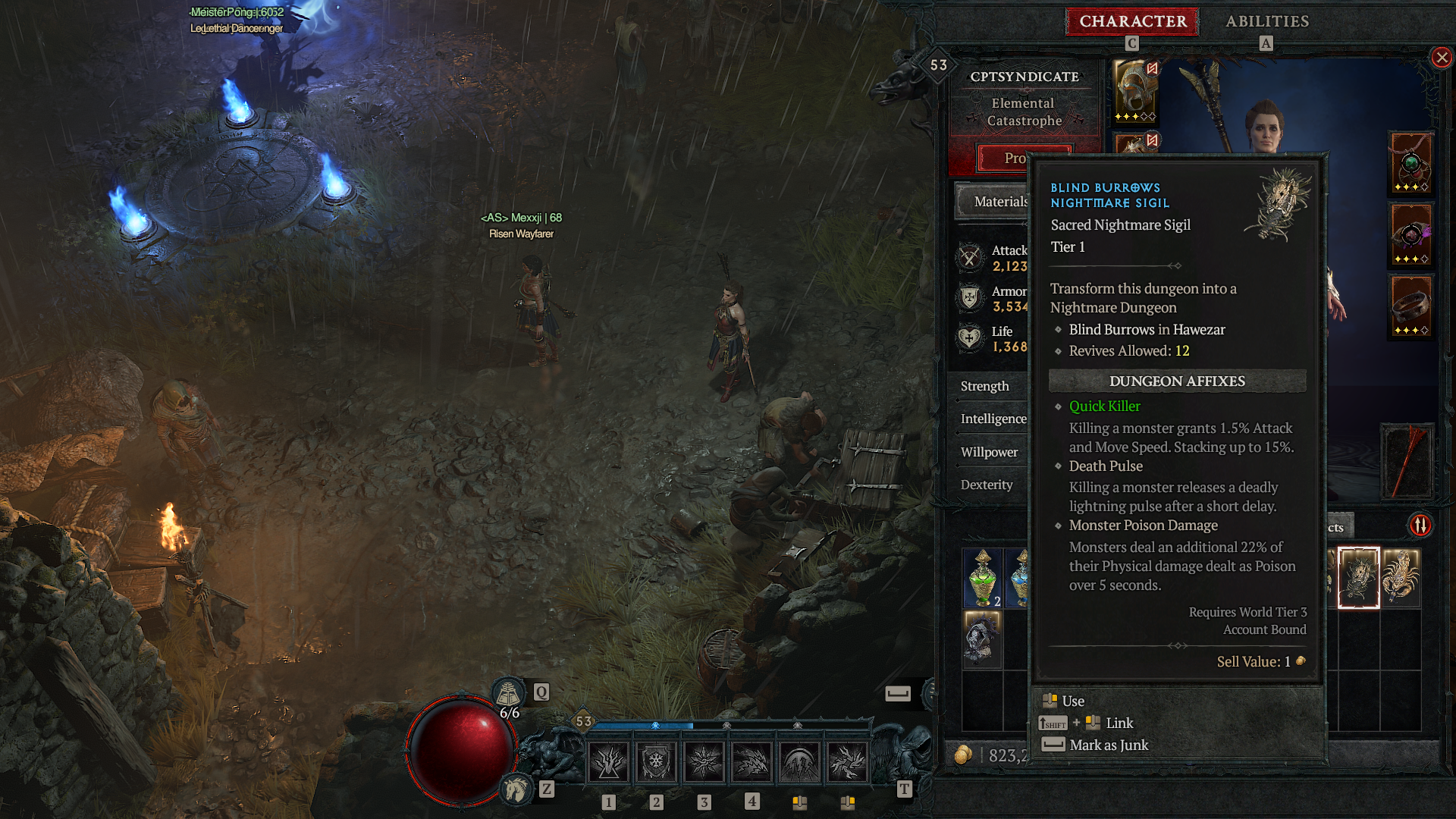
Task: Activate the frost shield skill in slot 2
Action: click(x=655, y=762)
